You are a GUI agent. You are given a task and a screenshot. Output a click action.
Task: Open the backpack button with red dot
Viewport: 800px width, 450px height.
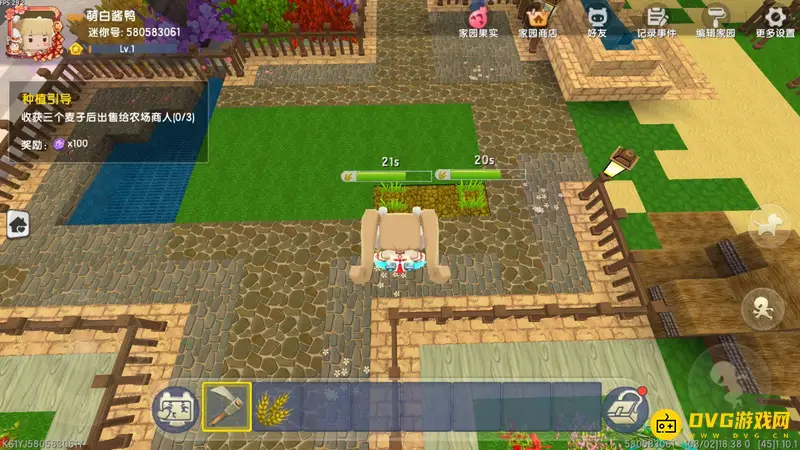point(623,407)
